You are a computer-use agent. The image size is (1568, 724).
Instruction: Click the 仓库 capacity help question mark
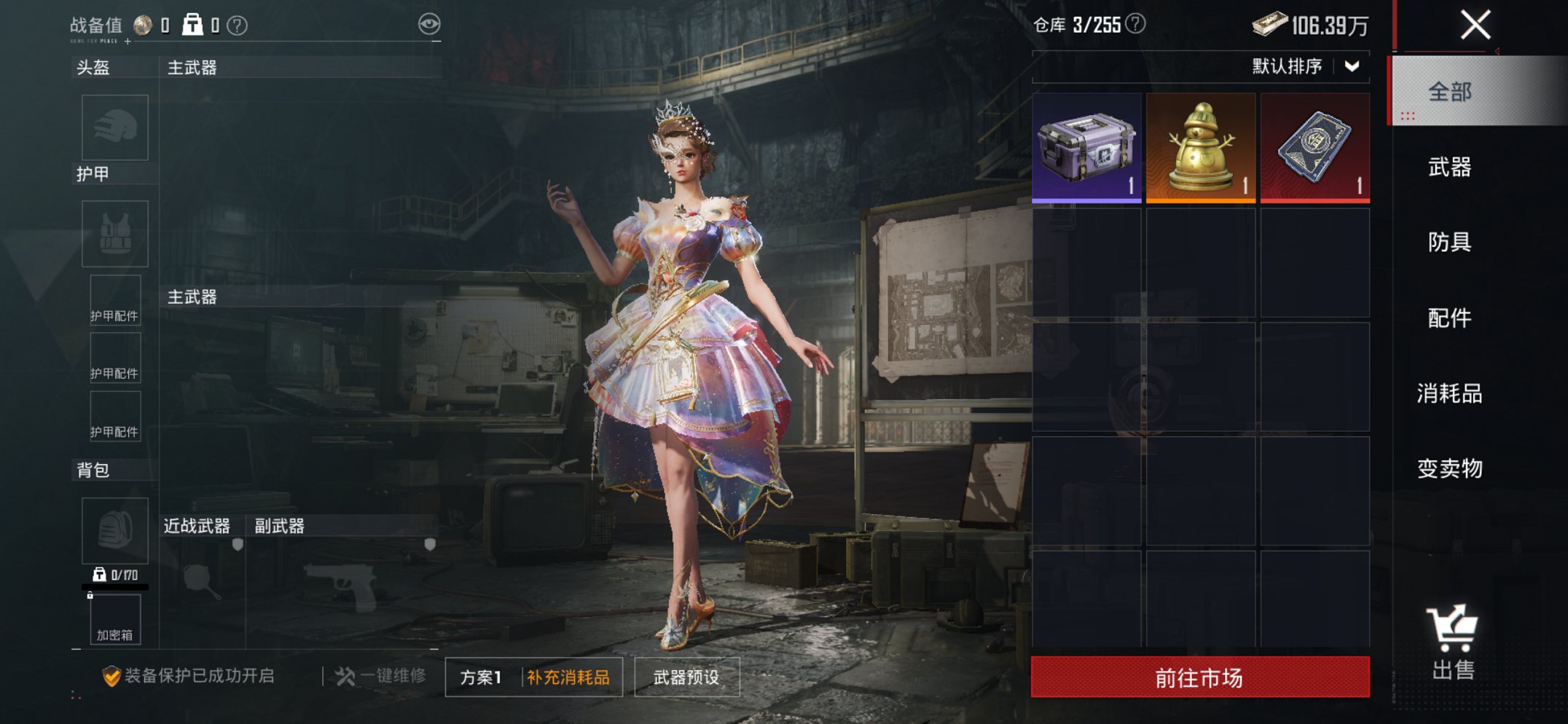[1137, 23]
